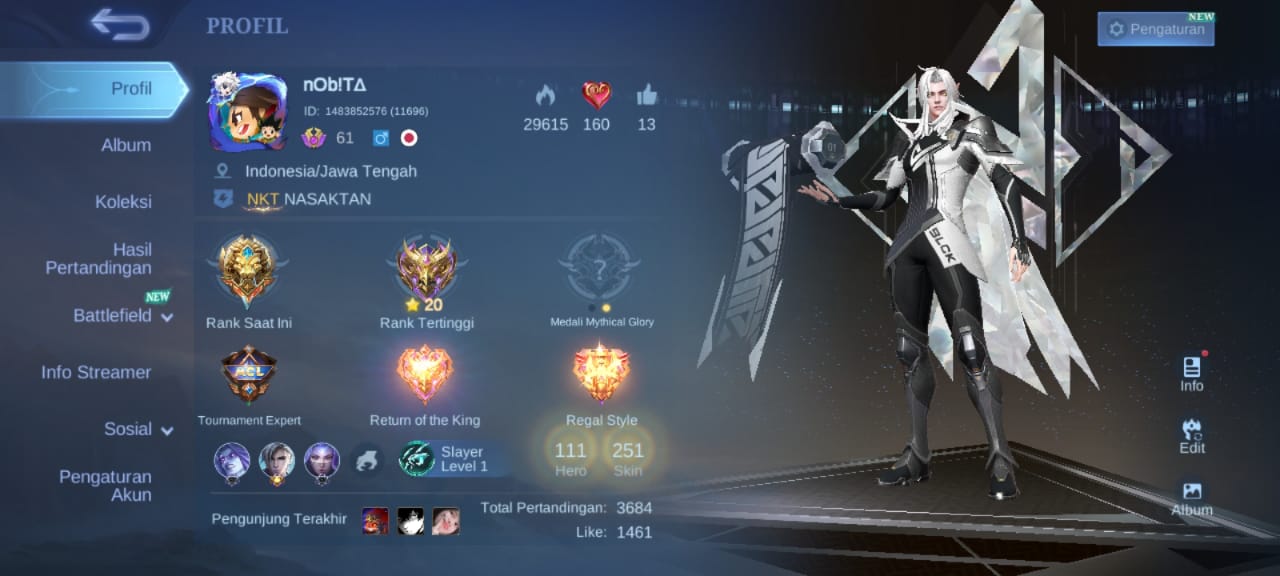Screen dimensions: 1280x576
Task: Inspect the Return of the King badge
Action: [425, 375]
